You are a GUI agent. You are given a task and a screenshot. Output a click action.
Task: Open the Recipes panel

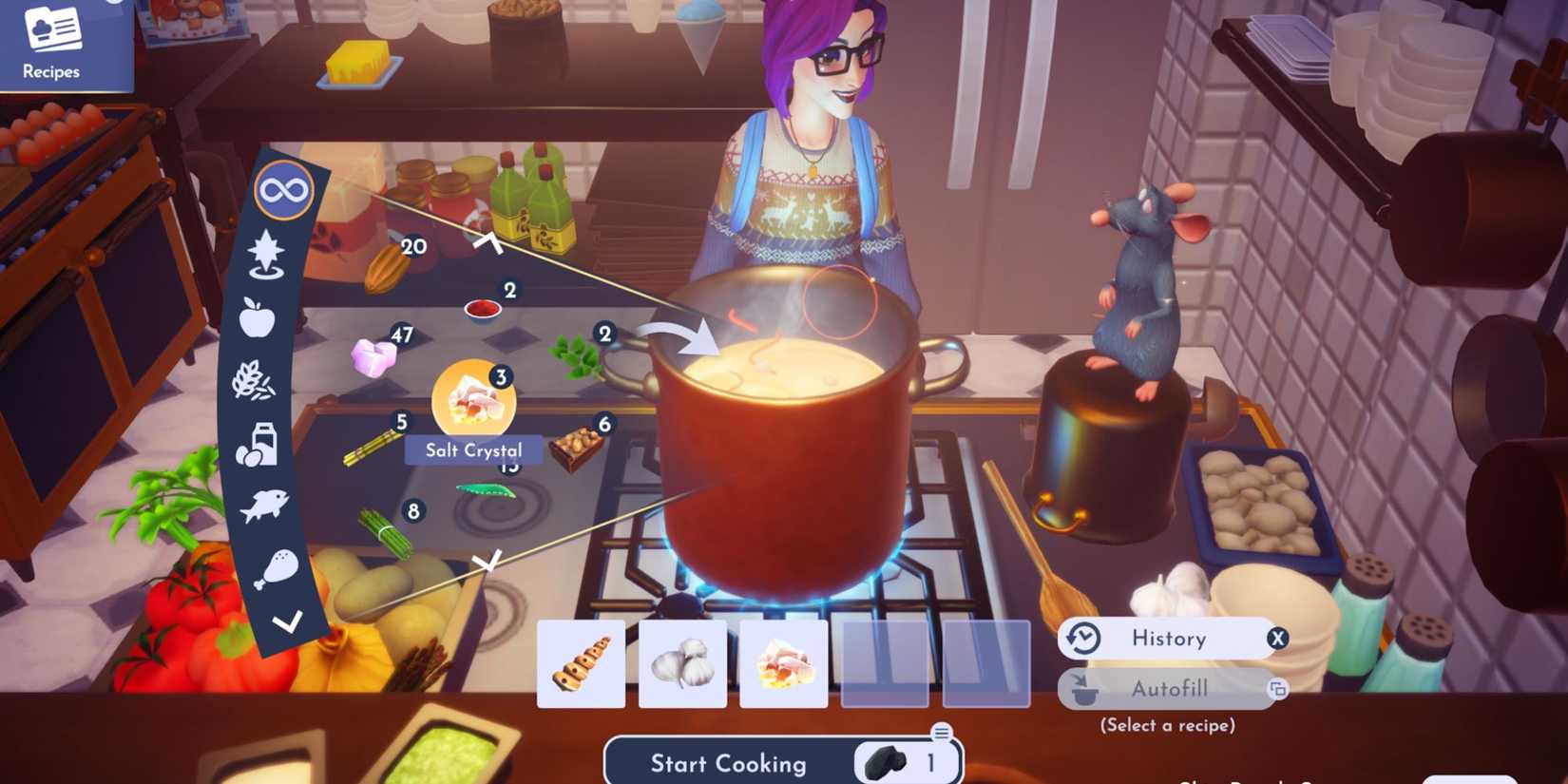click(52, 43)
